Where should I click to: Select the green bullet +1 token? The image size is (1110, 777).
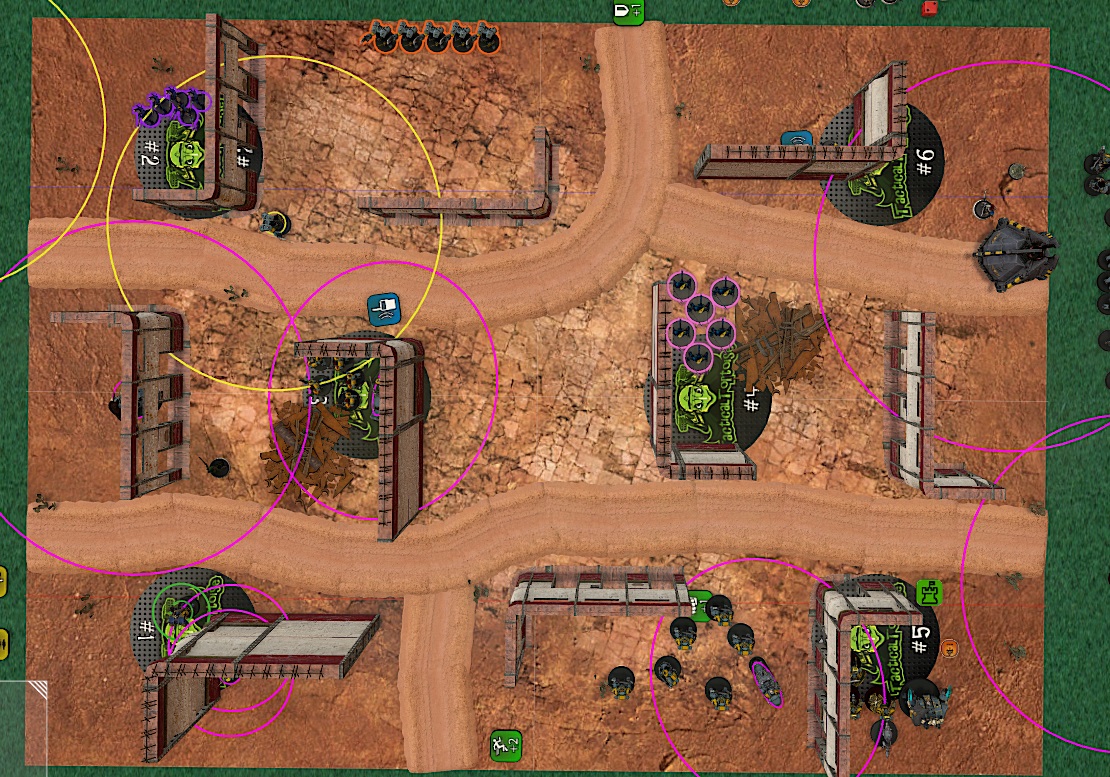click(x=628, y=11)
